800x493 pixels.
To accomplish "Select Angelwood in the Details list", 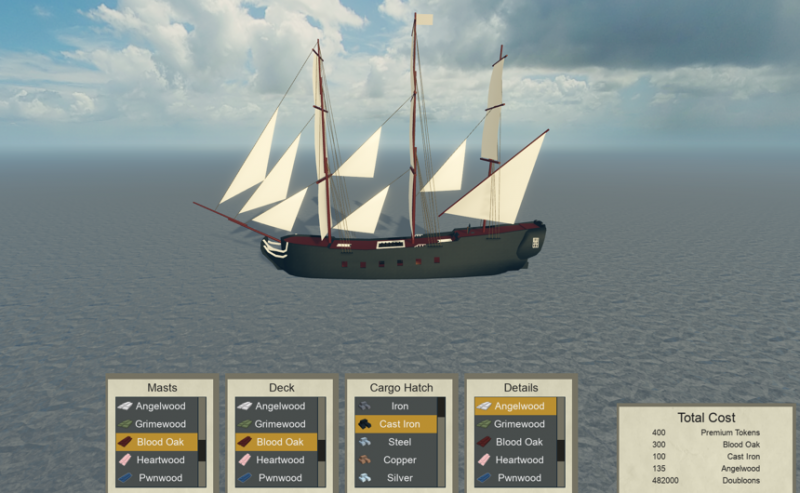I will [x=515, y=406].
